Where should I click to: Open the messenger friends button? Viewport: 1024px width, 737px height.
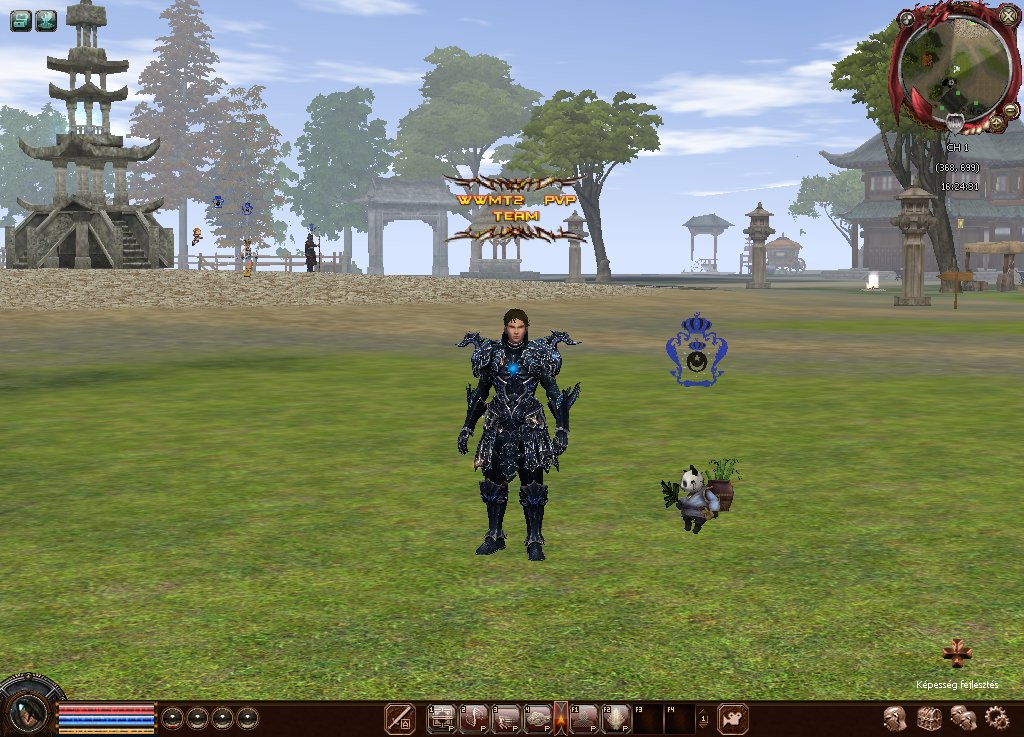point(963,718)
